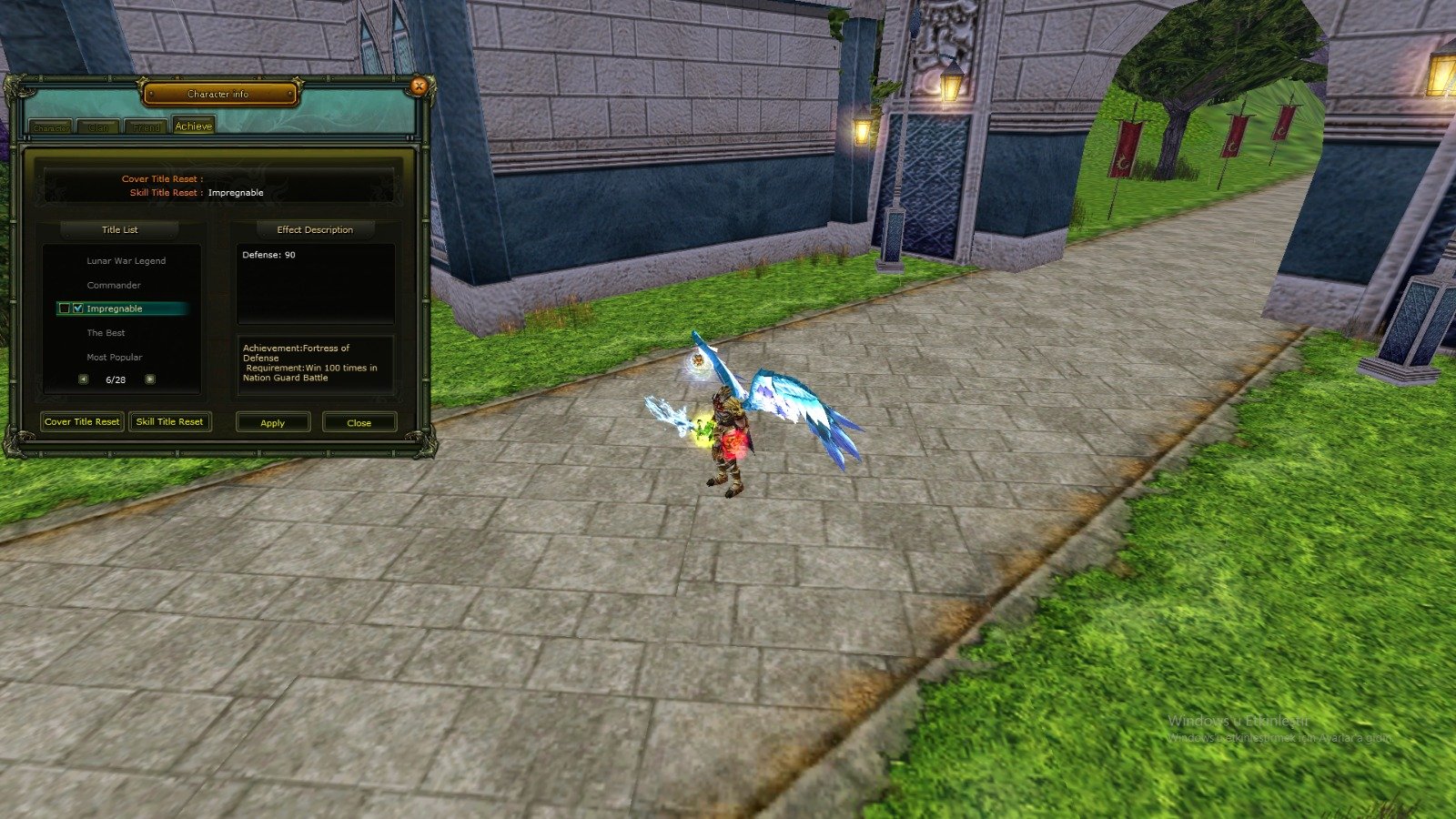Image resolution: width=1456 pixels, height=819 pixels.
Task: Enable the cover title checkbox for Impregnable
Action: click(x=64, y=308)
